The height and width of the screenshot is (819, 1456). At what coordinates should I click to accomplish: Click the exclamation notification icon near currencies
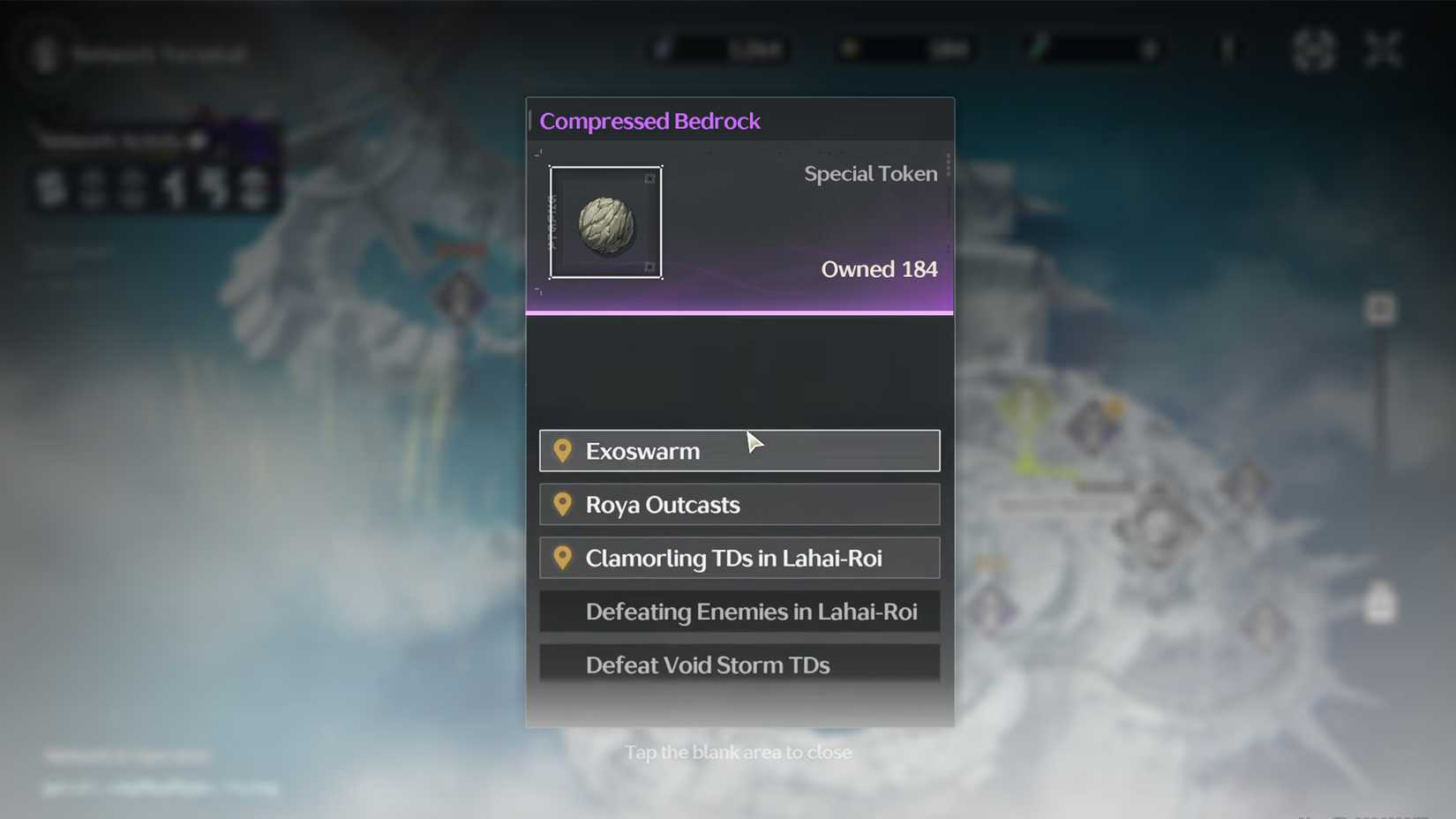pyautogui.click(x=1227, y=50)
